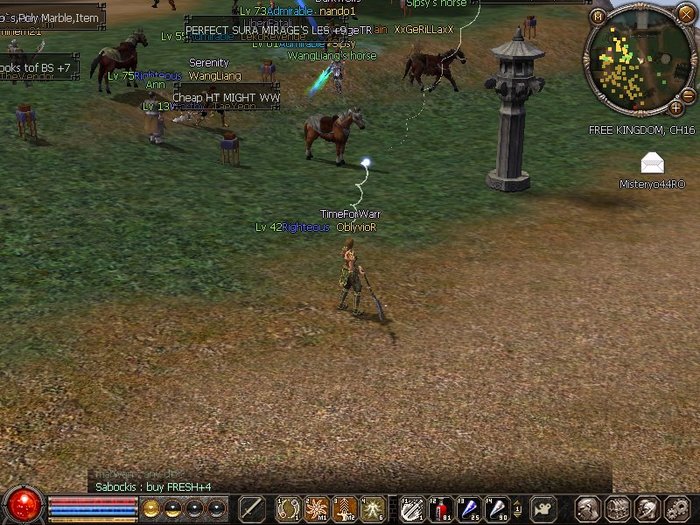This screenshot has width=700, height=525.
Task: Use the burst skill in quickslot 2
Action: tap(317, 507)
